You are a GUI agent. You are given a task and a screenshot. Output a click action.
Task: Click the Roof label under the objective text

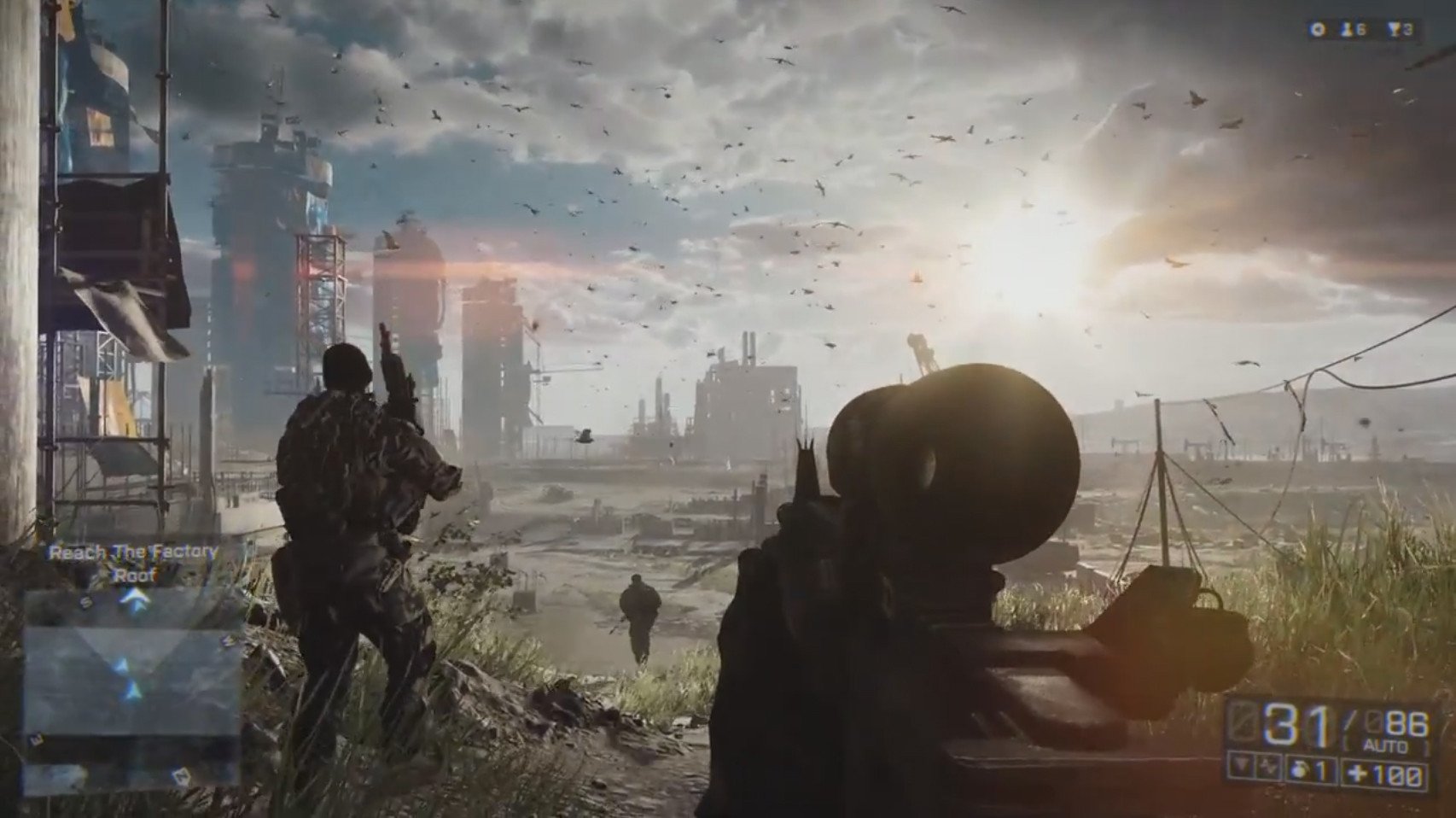136,576
